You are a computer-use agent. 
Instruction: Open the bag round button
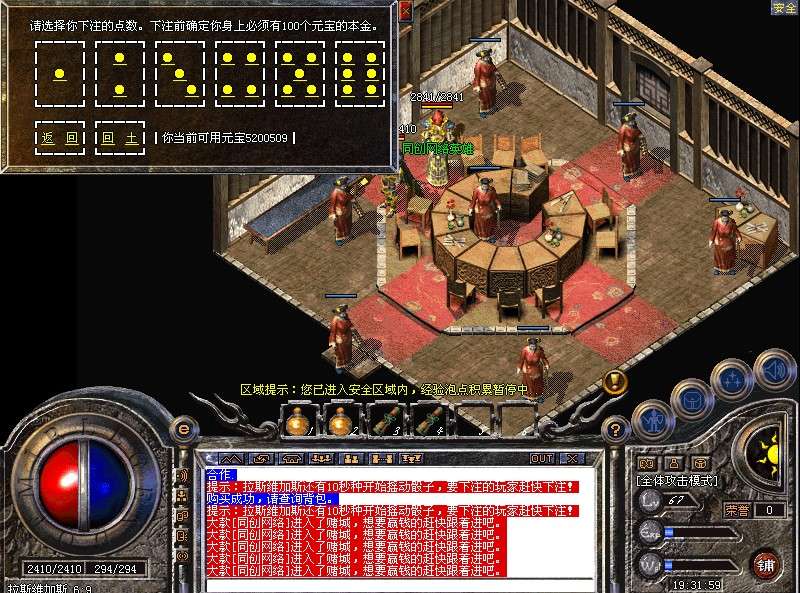[691, 398]
